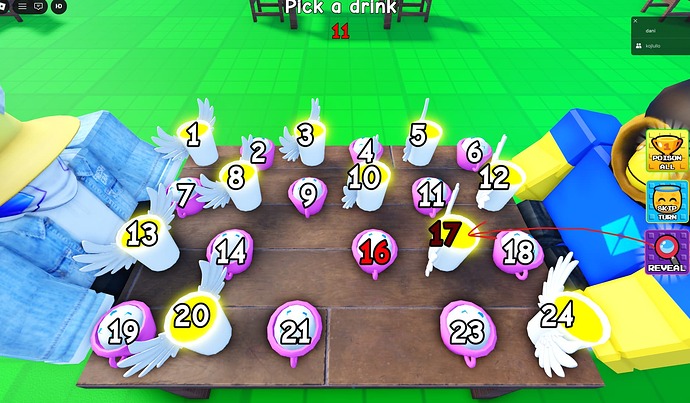This screenshot has width=690, height=403.
Task: Select player dani in the player list
Action: pyautogui.click(x=650, y=32)
